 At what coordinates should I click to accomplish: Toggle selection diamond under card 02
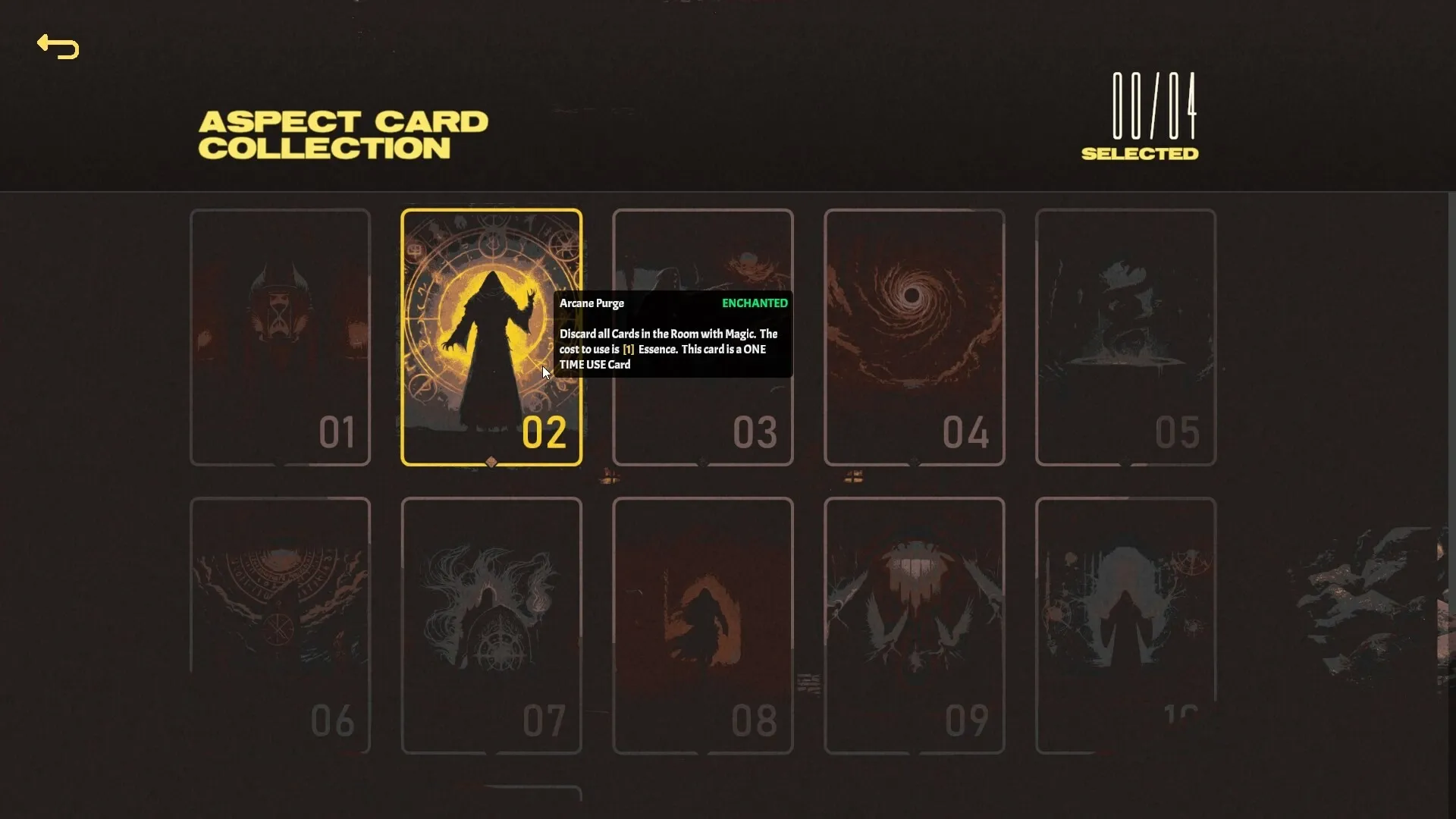click(x=491, y=463)
